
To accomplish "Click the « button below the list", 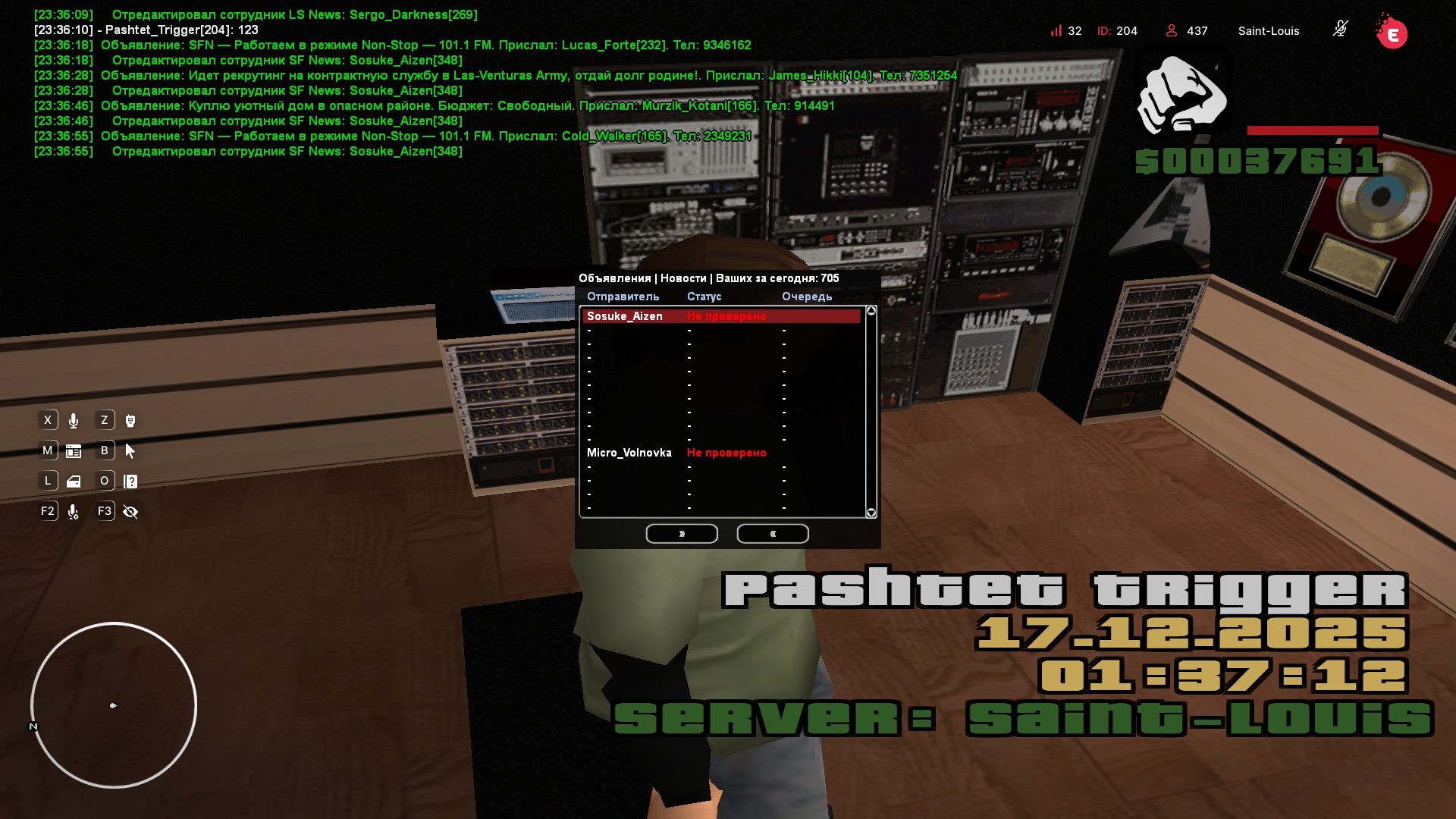I will tap(773, 534).
